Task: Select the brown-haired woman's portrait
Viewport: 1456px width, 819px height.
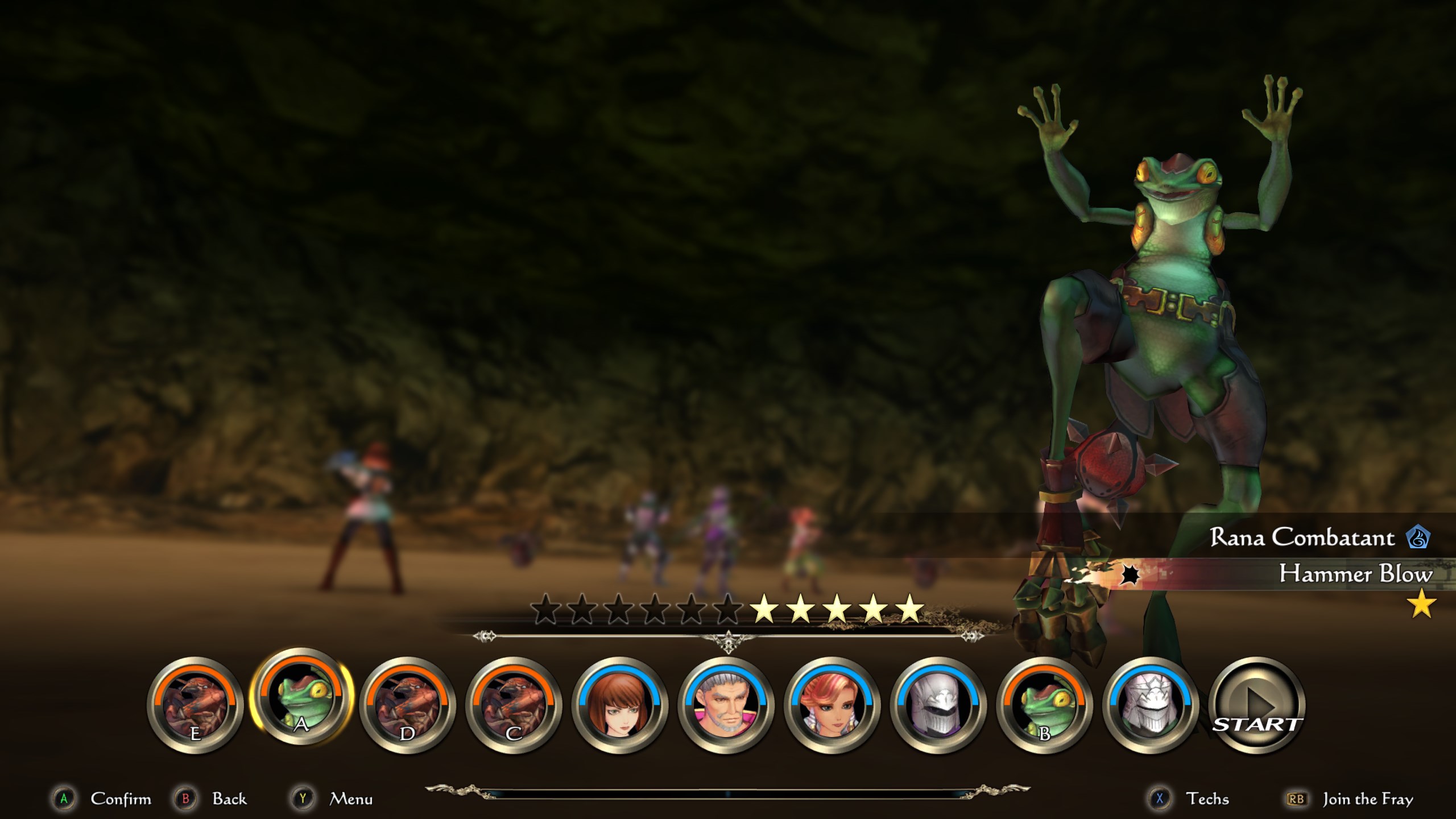Action: tap(619, 706)
